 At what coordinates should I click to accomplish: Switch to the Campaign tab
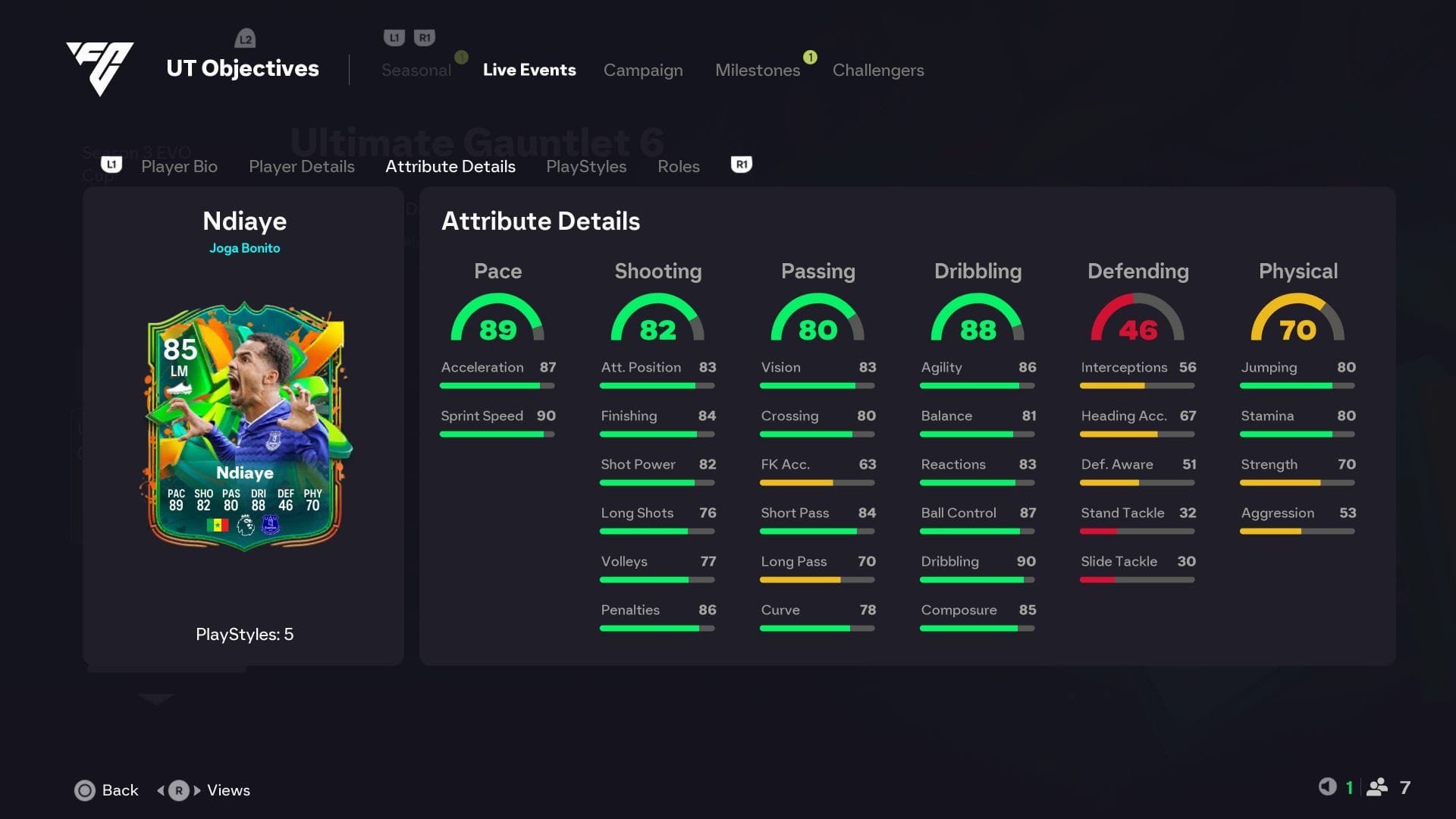[643, 70]
